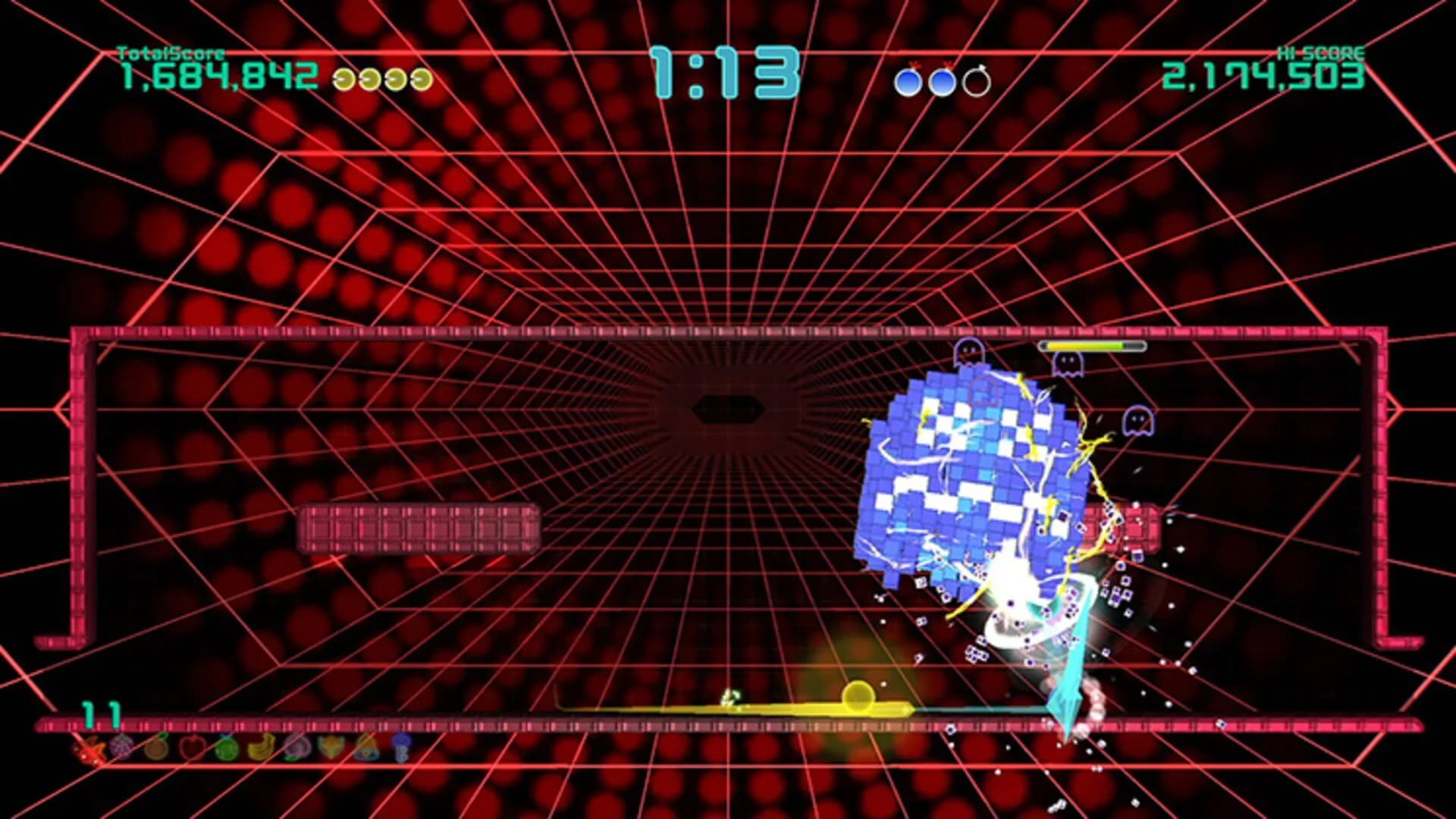Click the 1:13 timer display
Viewport: 1456px width, 819px height.
(x=726, y=72)
